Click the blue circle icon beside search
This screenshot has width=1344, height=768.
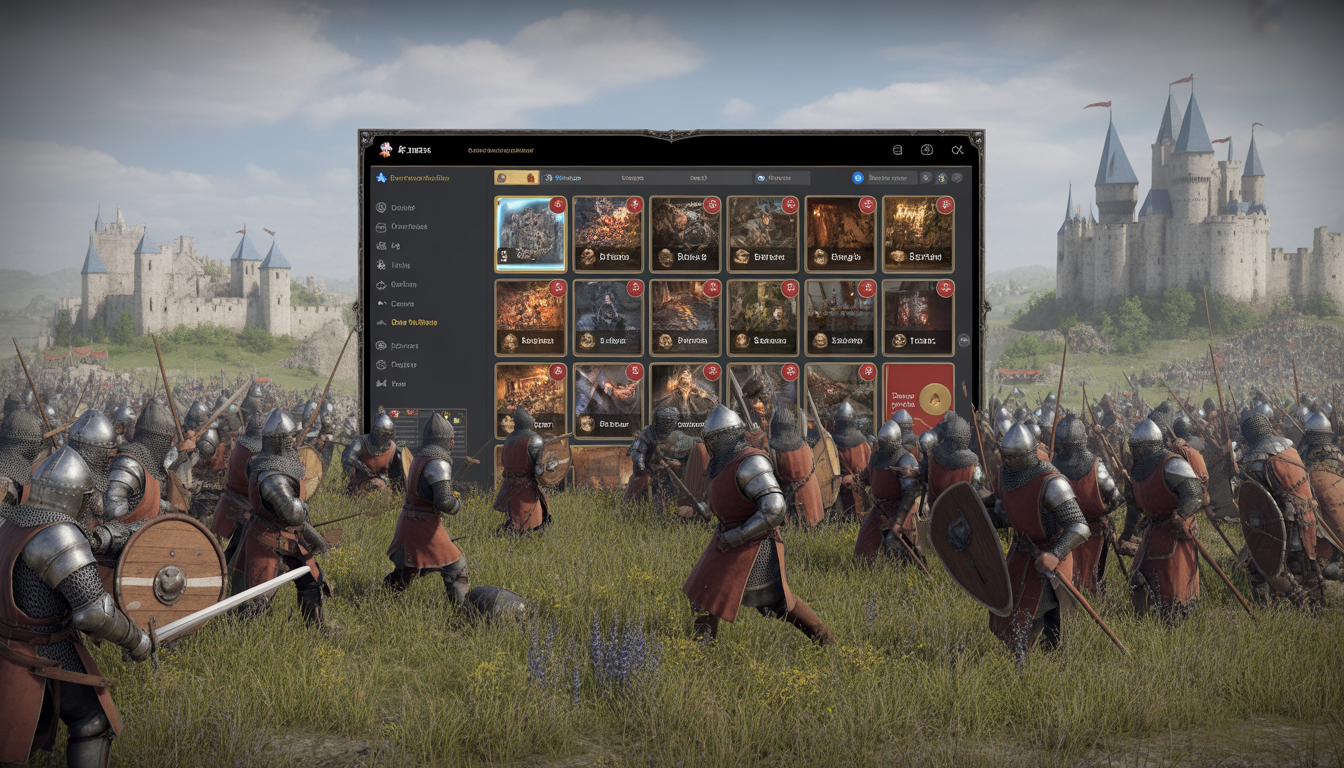coord(858,177)
